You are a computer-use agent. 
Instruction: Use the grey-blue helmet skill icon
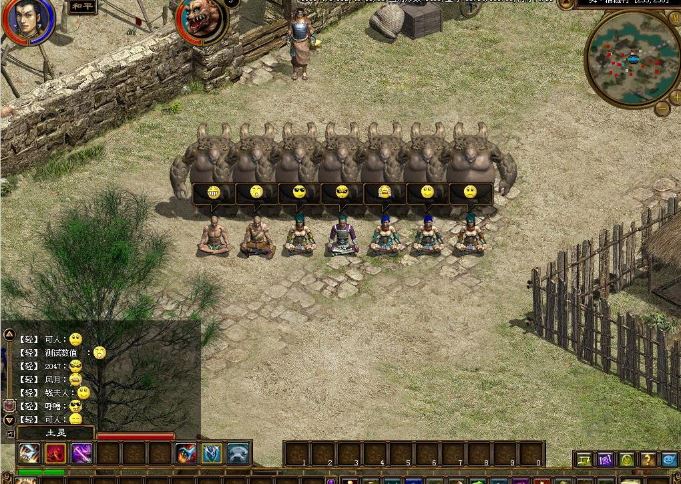pos(238,454)
